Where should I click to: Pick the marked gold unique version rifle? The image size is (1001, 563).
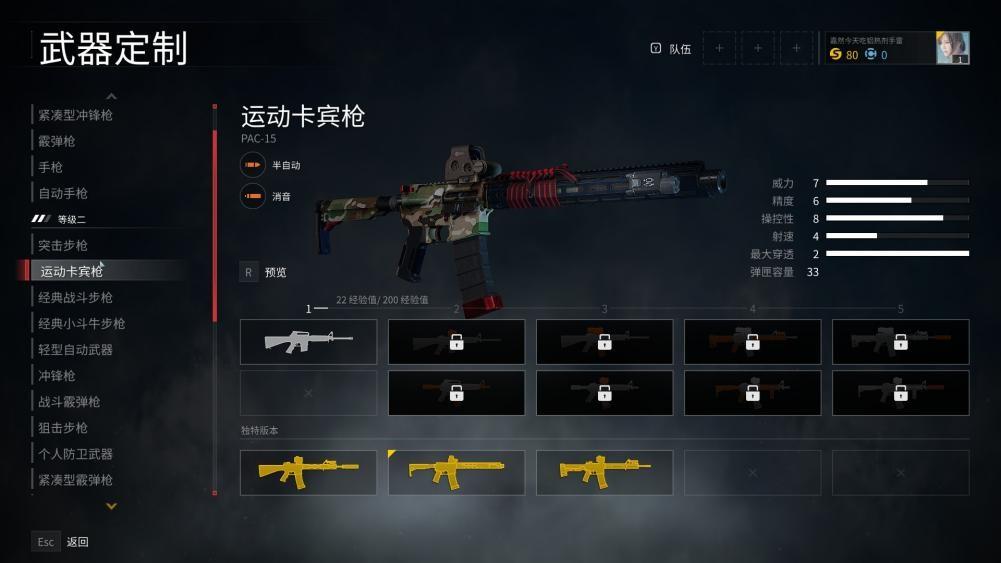[x=456, y=472]
